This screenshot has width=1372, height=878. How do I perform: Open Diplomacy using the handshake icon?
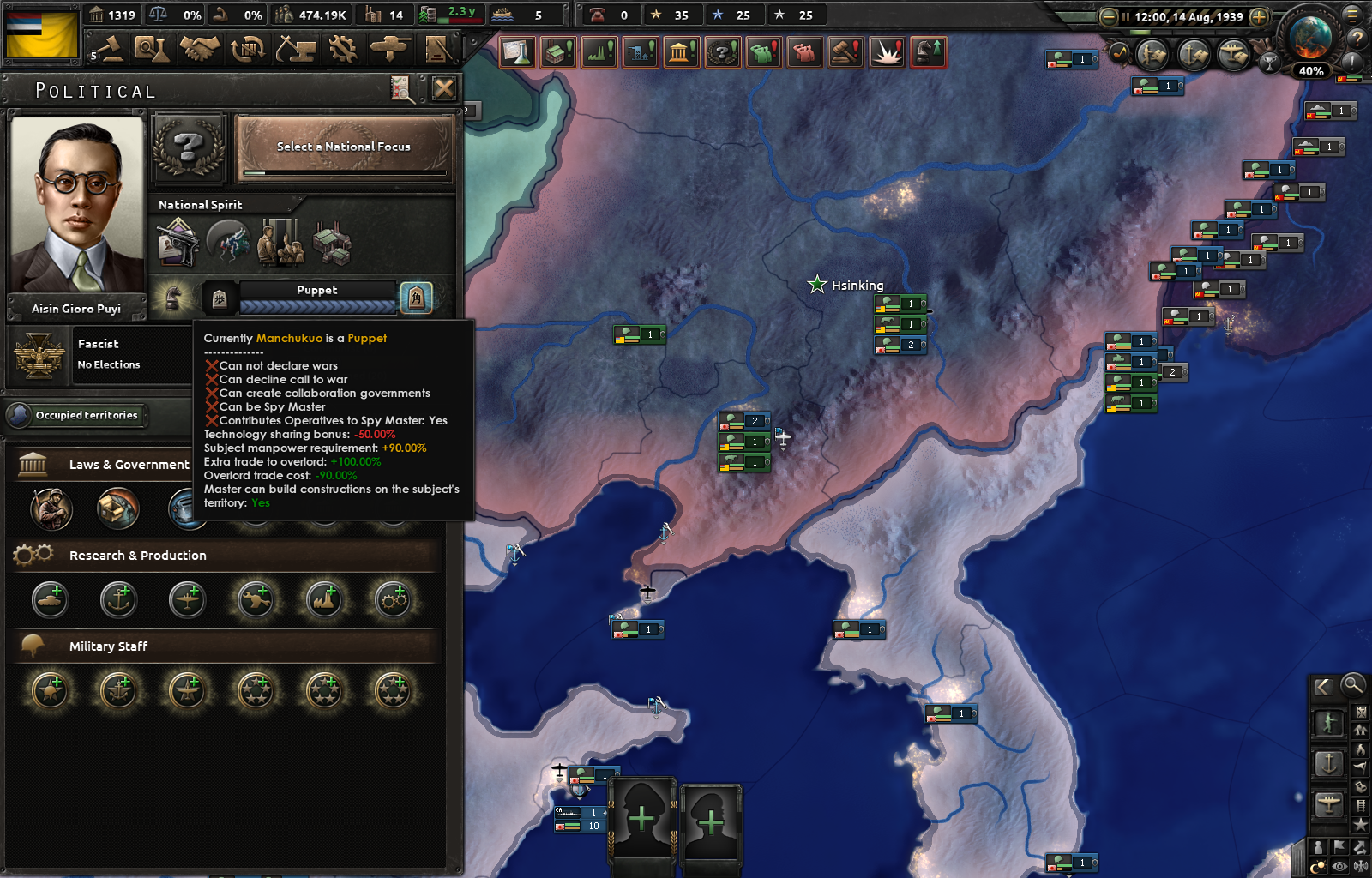(202, 49)
